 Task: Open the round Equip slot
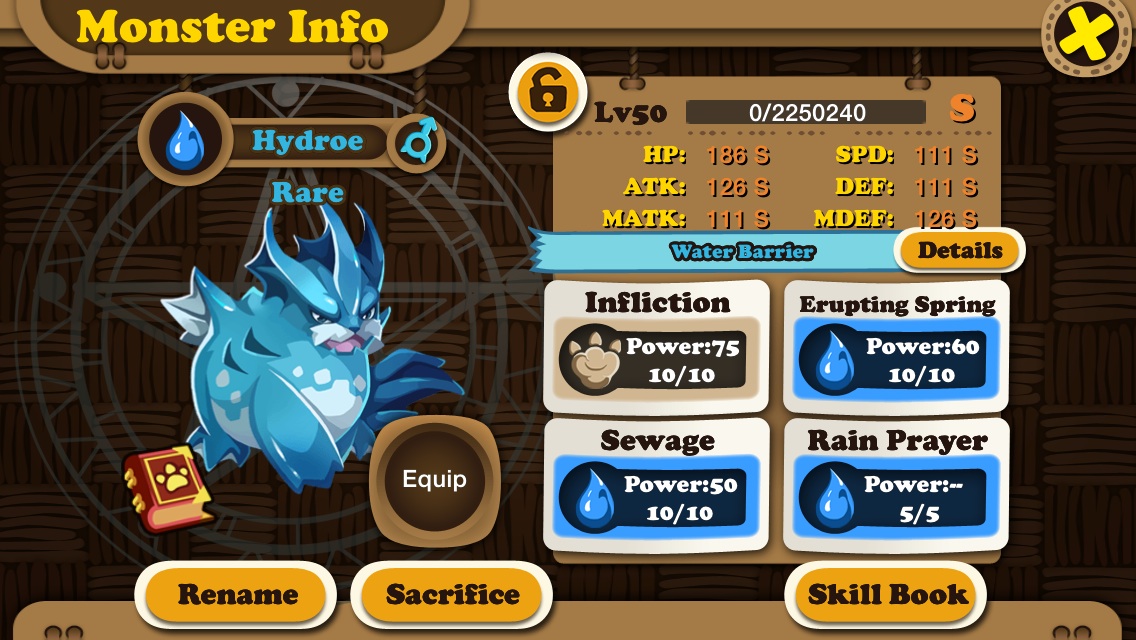[434, 480]
